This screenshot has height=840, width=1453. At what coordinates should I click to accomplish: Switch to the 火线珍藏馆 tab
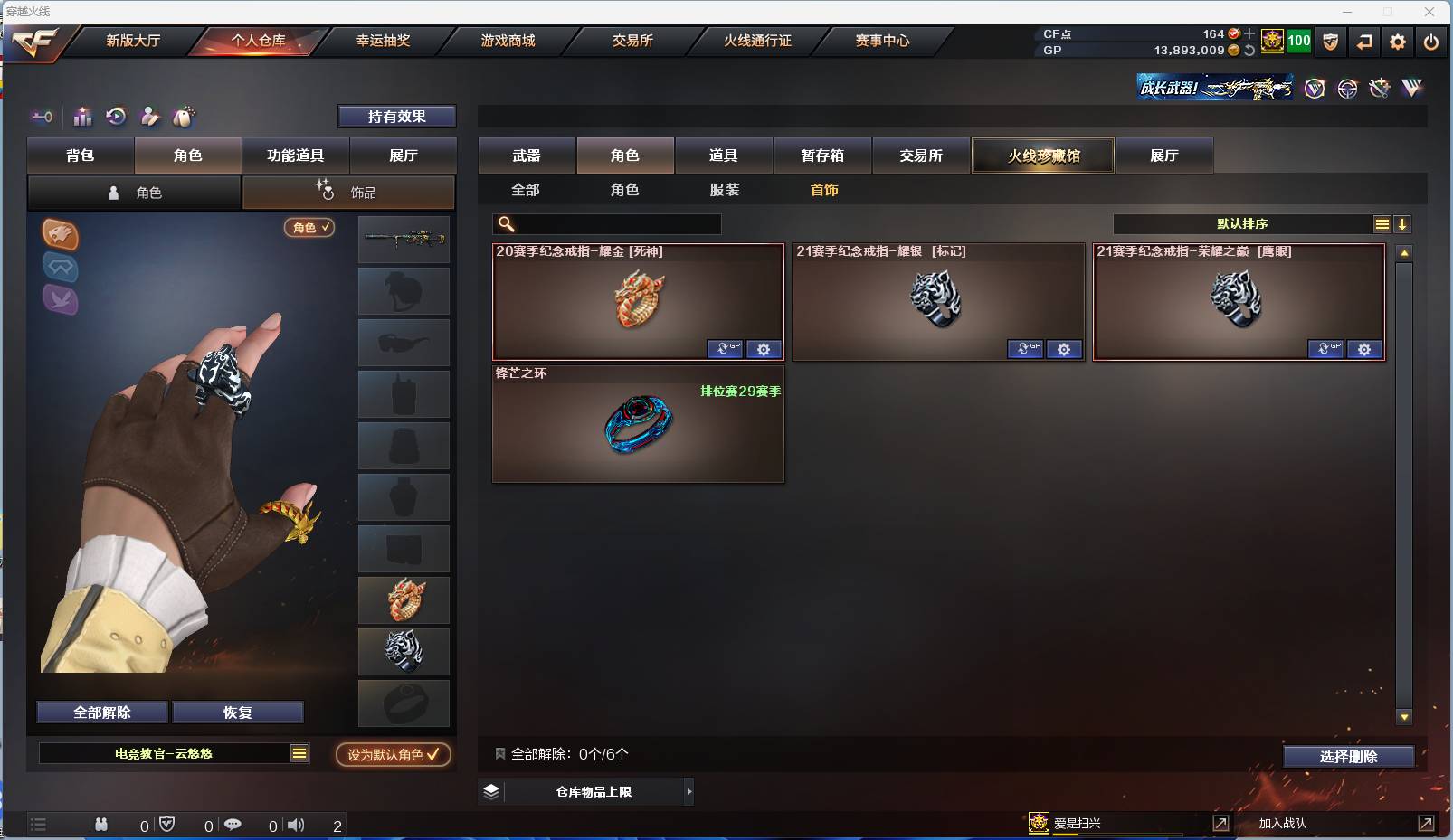point(1042,155)
